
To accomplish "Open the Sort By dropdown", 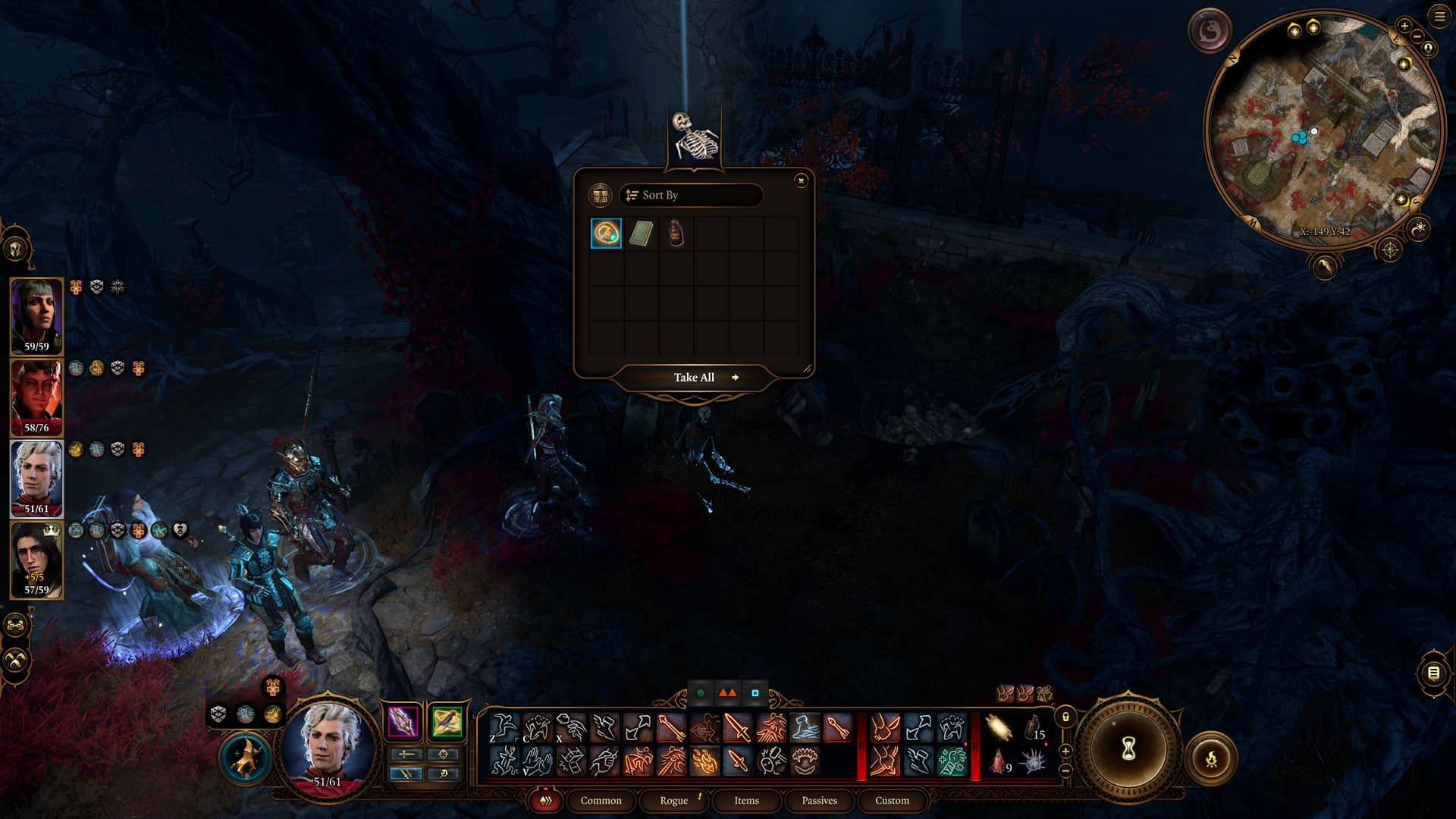I will (x=690, y=196).
